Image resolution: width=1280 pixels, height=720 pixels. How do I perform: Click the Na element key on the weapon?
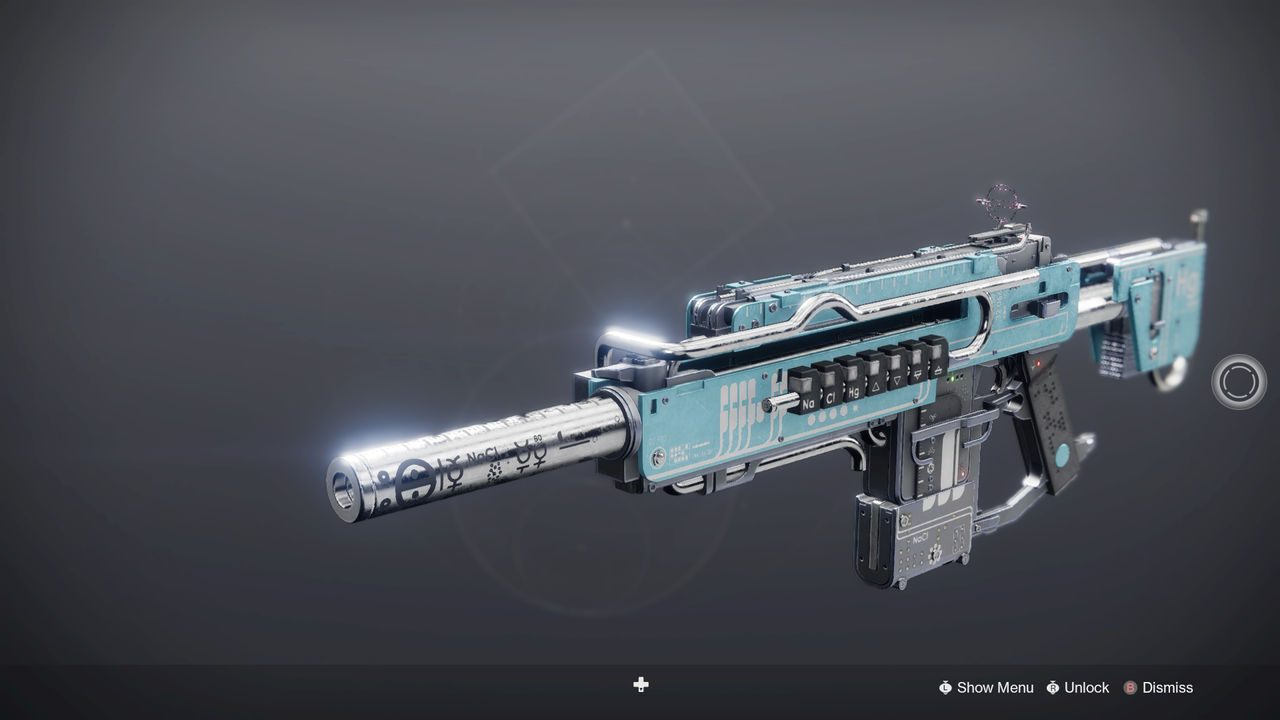pyautogui.click(x=808, y=402)
